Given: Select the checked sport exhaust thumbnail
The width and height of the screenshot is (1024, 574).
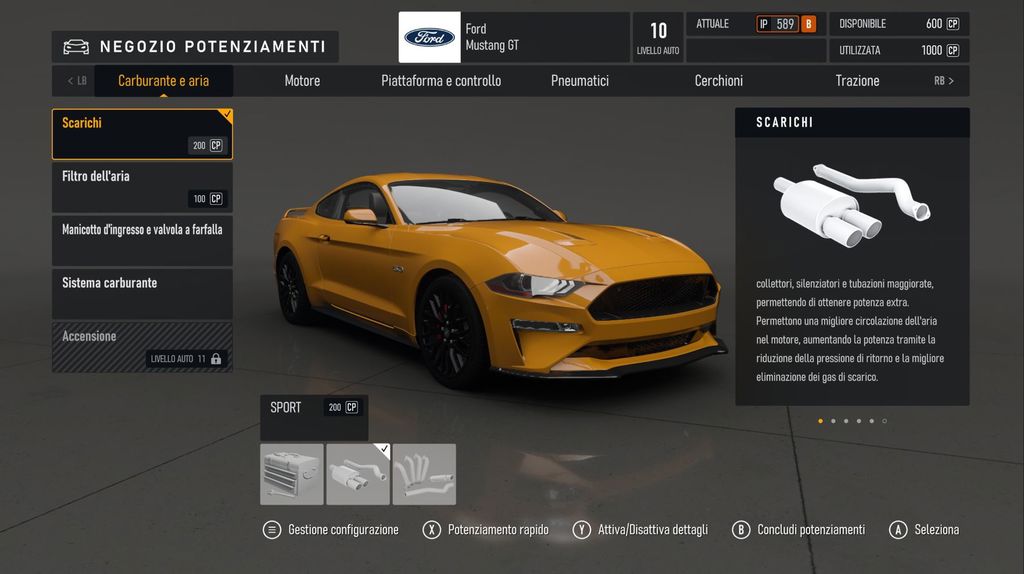Looking at the screenshot, I should 358,474.
